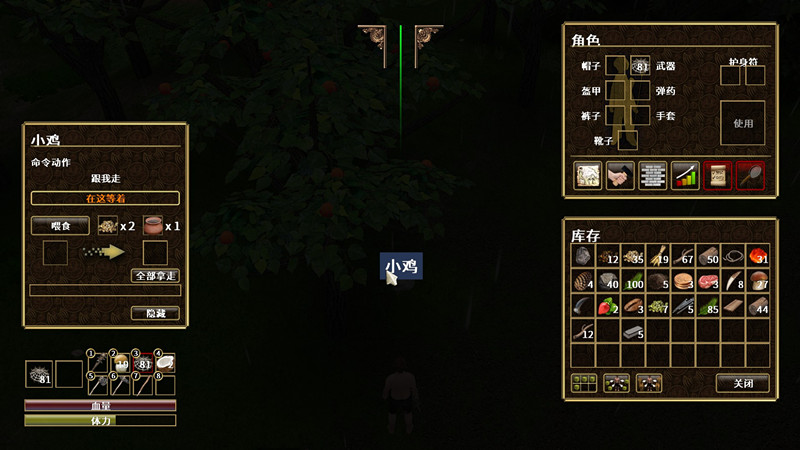800x450 pixels.
Task: Select the equipped weapon slot showing 81
Action: pyautogui.click(x=640, y=66)
